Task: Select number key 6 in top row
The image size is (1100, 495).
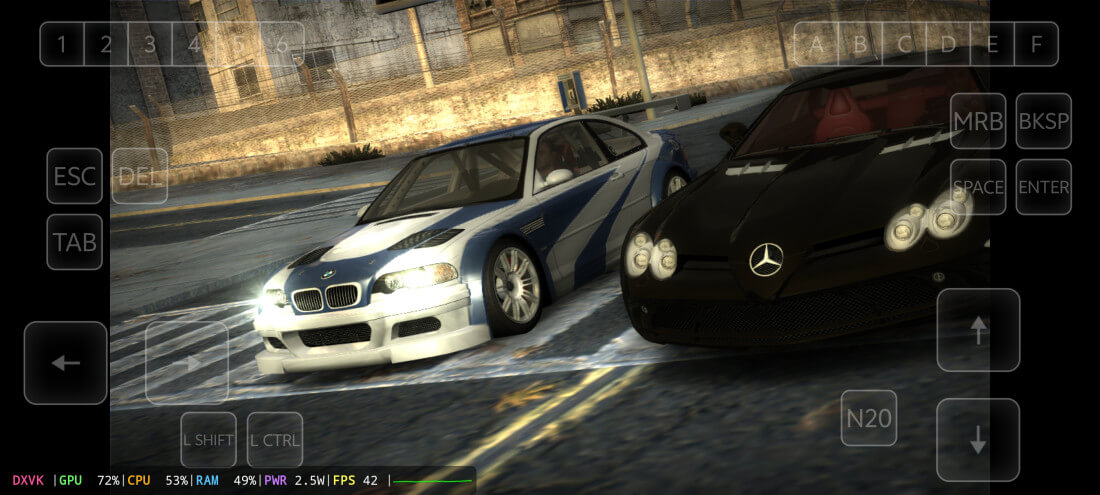Action: (x=282, y=44)
